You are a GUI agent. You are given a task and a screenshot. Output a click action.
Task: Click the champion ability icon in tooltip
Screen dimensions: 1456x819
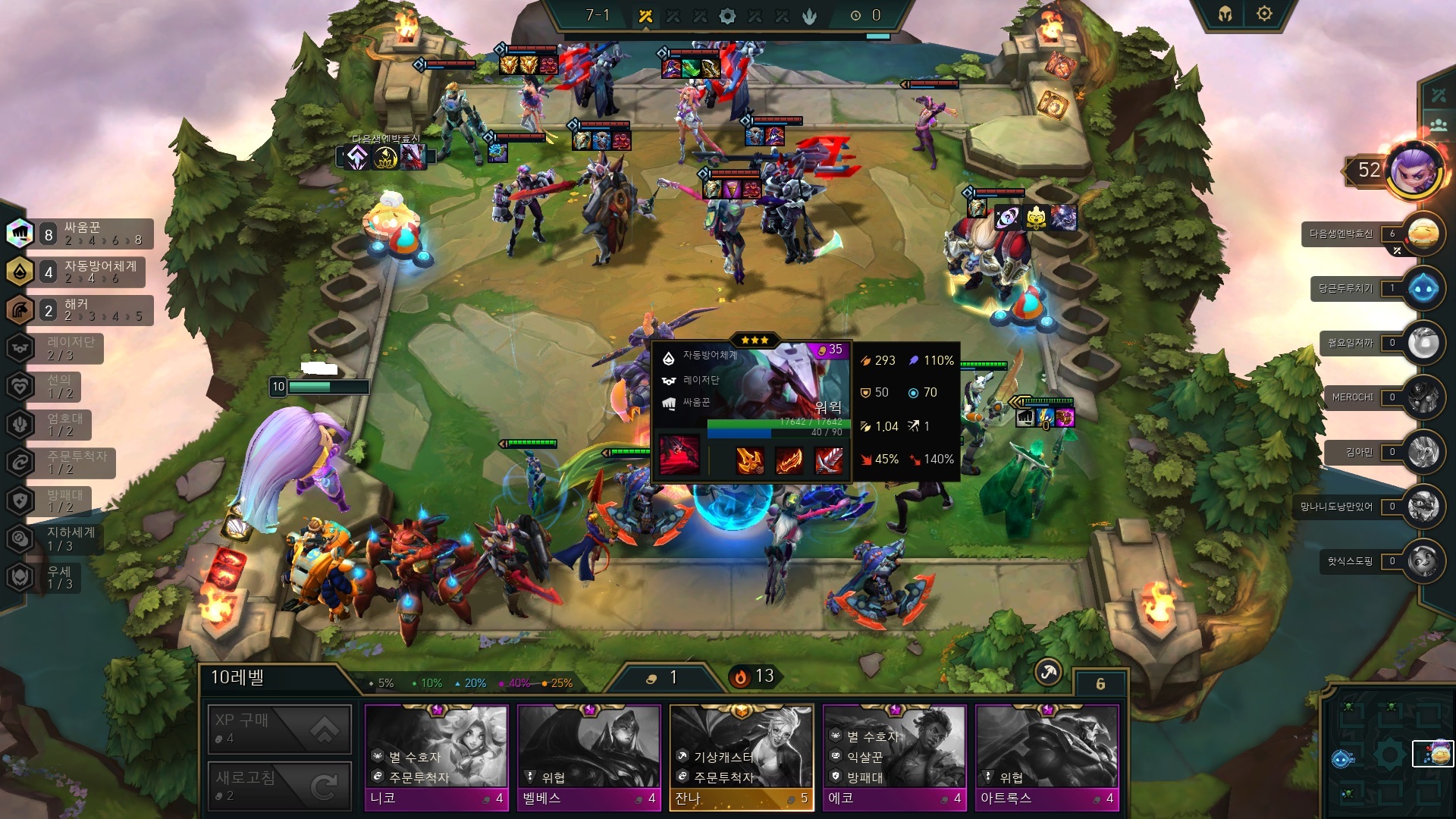click(679, 455)
